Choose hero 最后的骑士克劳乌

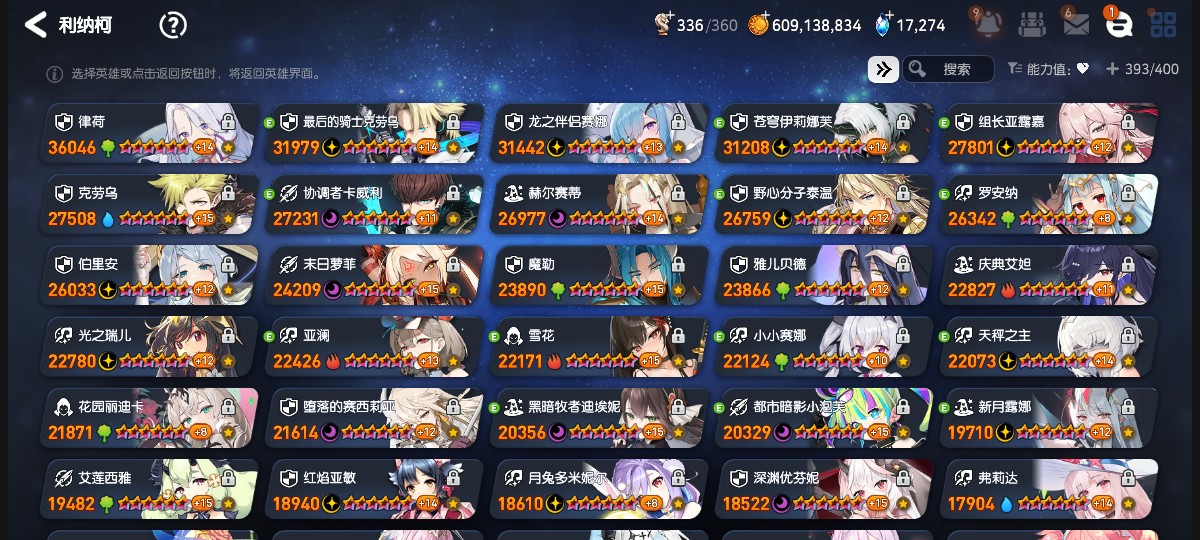(375, 133)
